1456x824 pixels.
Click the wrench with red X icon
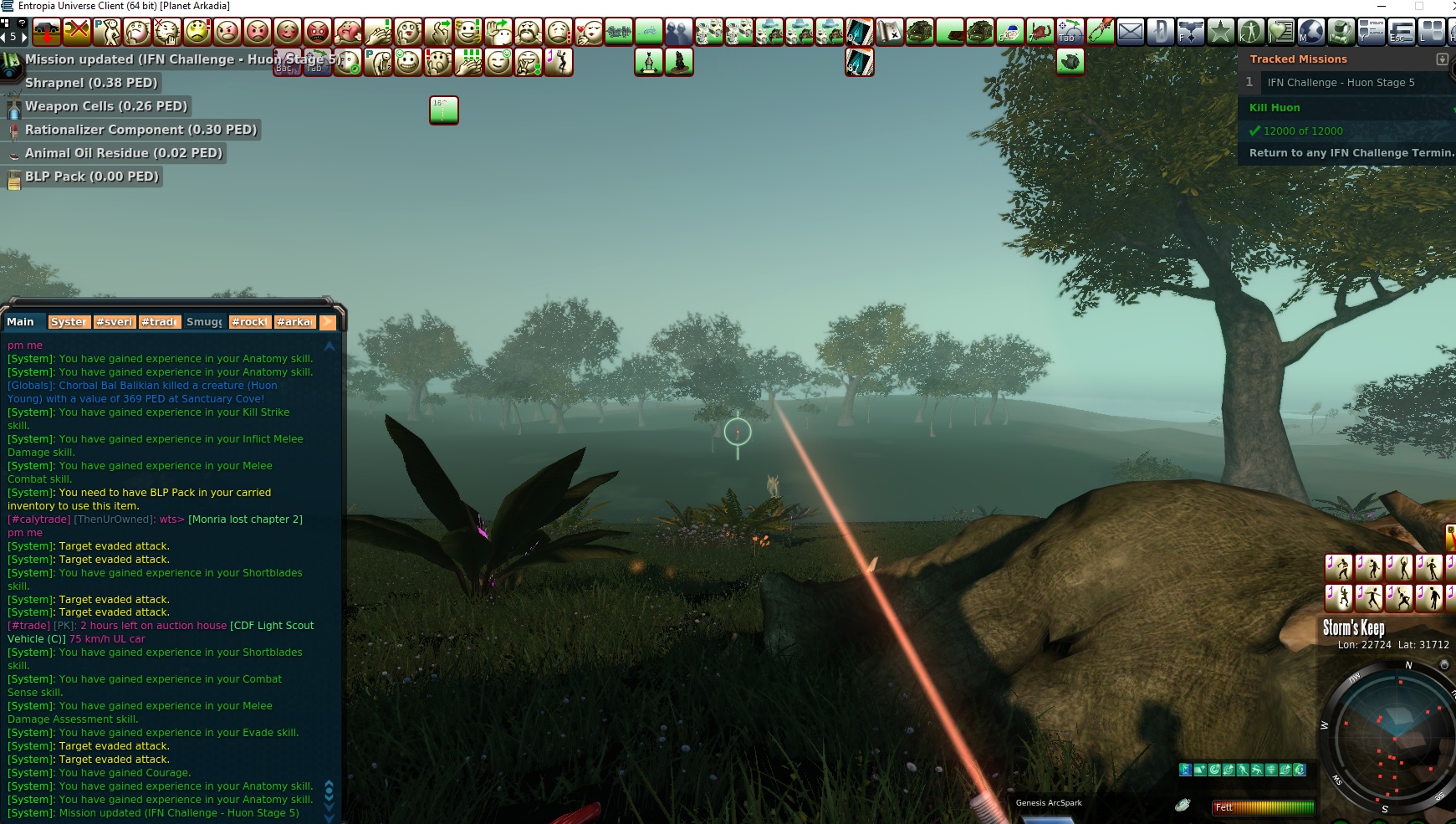click(76, 33)
